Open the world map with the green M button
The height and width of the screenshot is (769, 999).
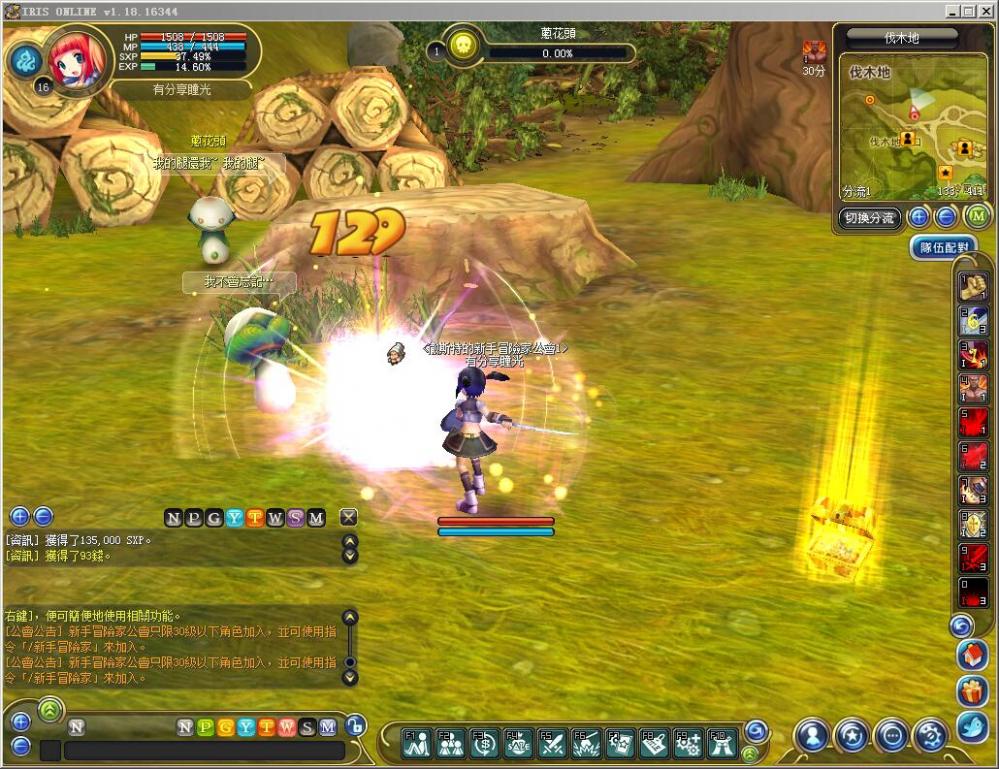(976, 216)
